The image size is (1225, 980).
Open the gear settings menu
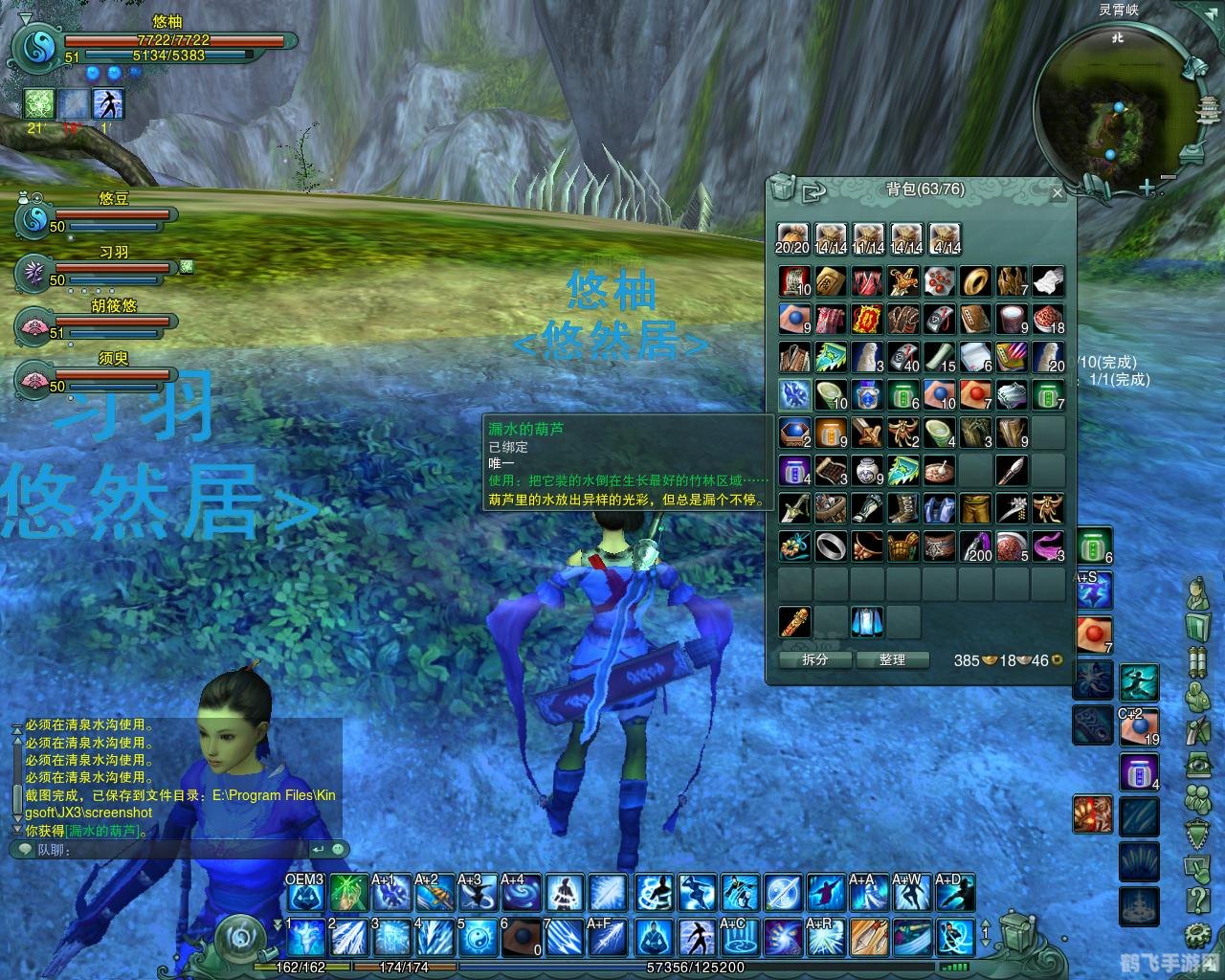tap(1197, 934)
